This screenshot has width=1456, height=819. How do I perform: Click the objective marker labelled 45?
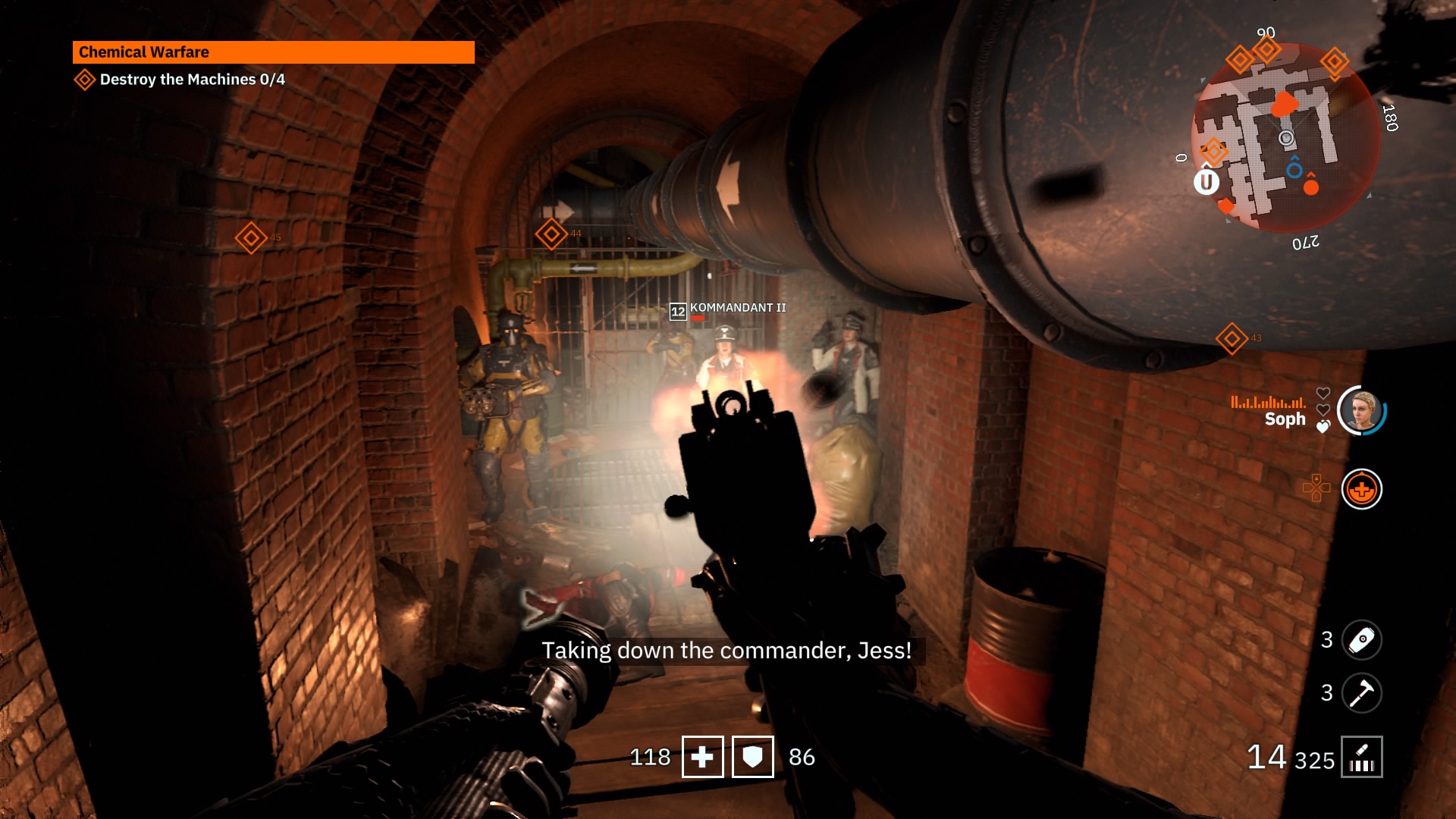(x=251, y=238)
